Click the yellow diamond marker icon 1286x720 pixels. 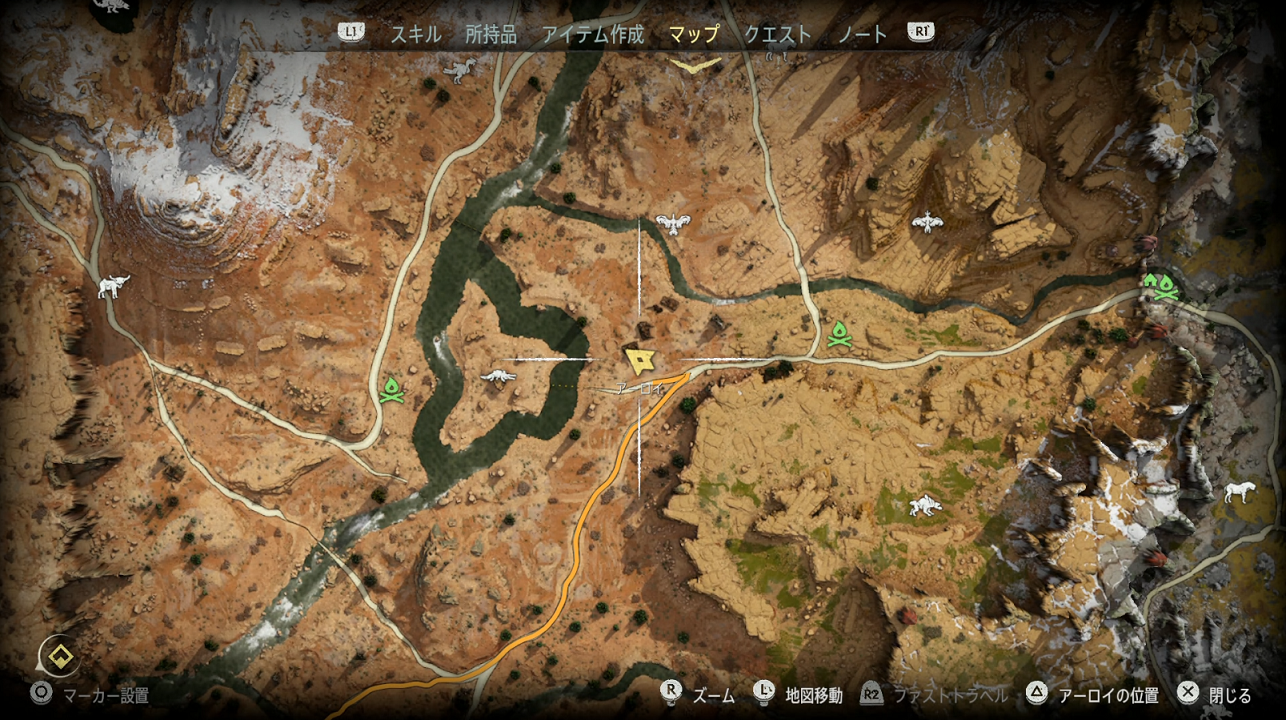coord(59,656)
